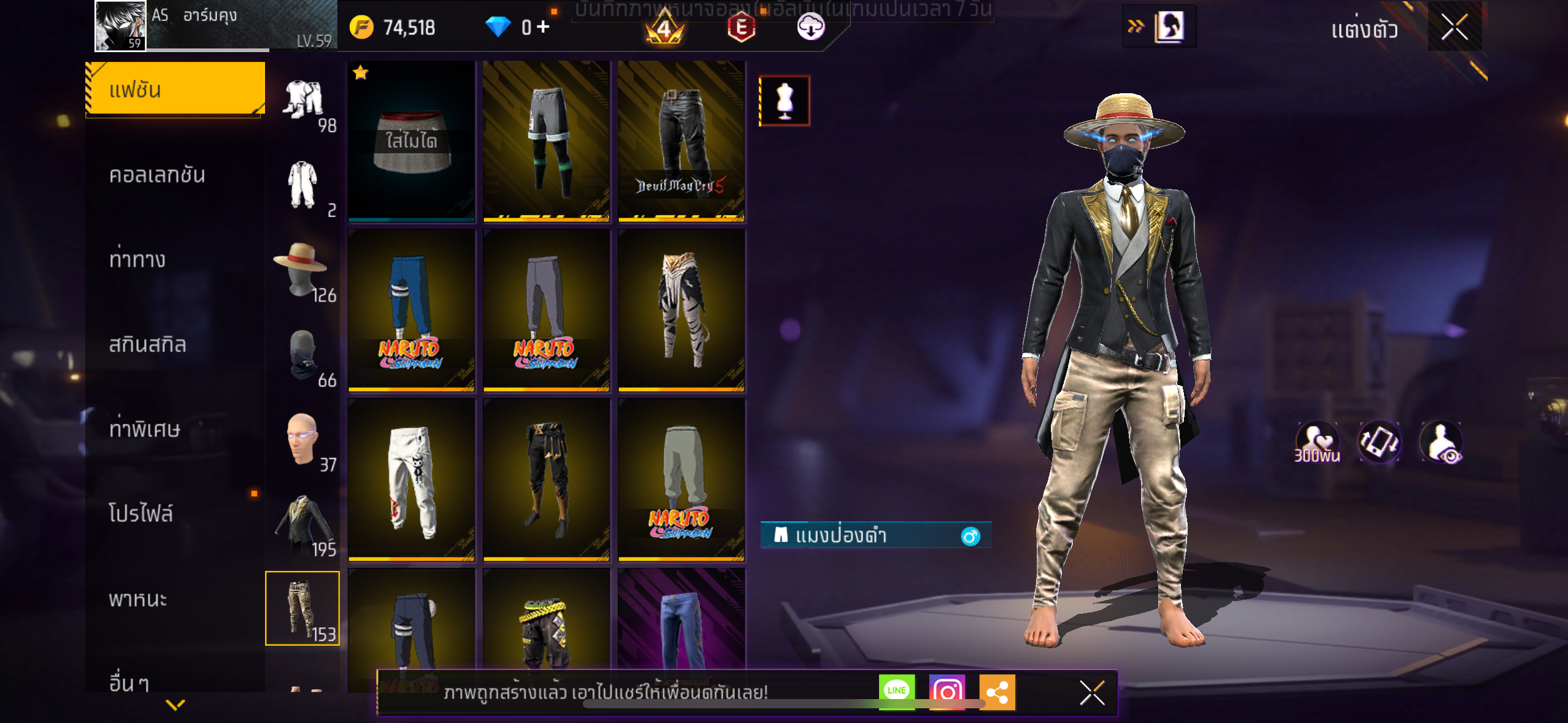The image size is (1568, 723).
Task: Close the dress-up screen
Action: click(x=1454, y=27)
